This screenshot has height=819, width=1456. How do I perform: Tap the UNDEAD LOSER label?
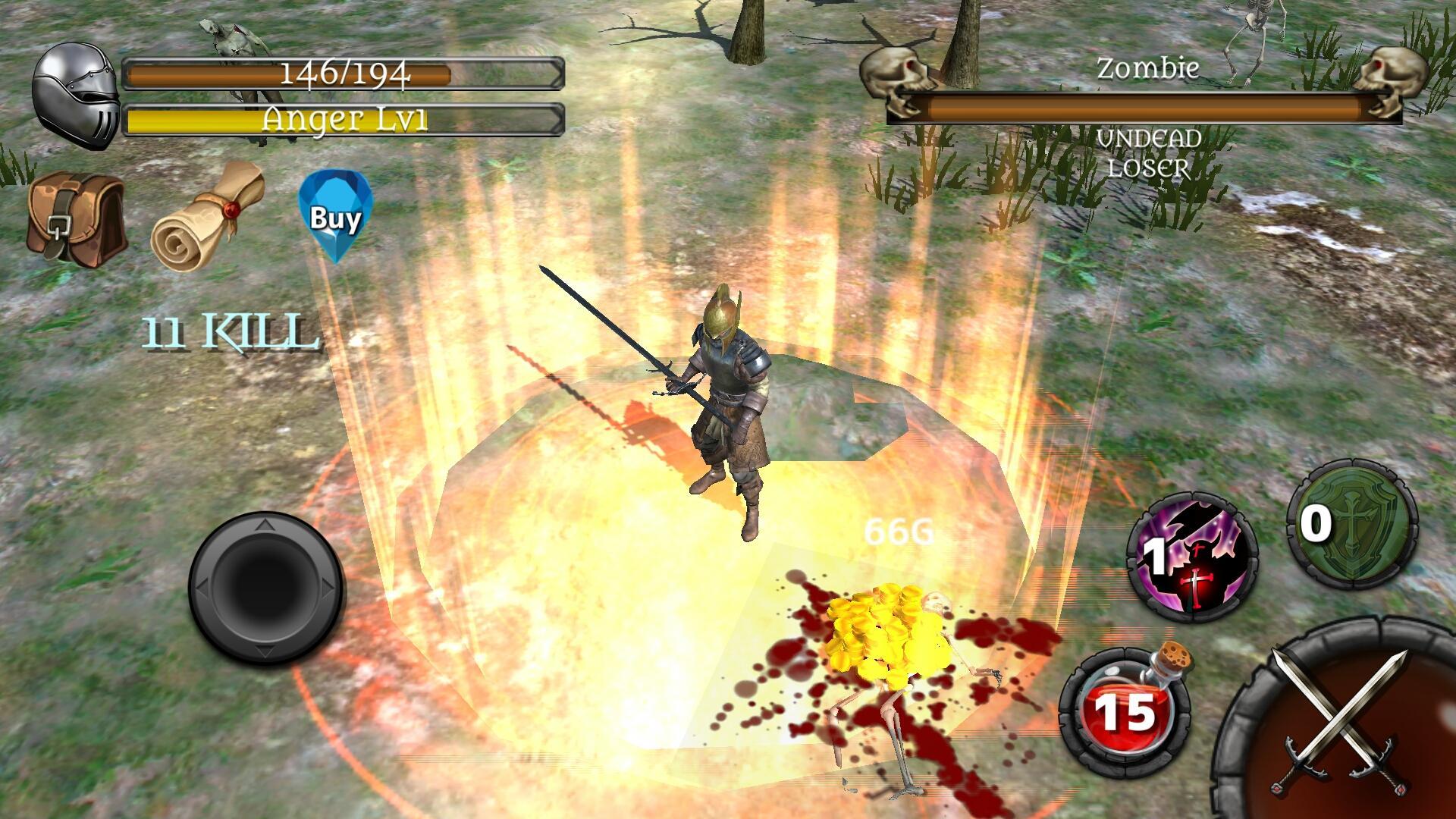pos(1149,152)
